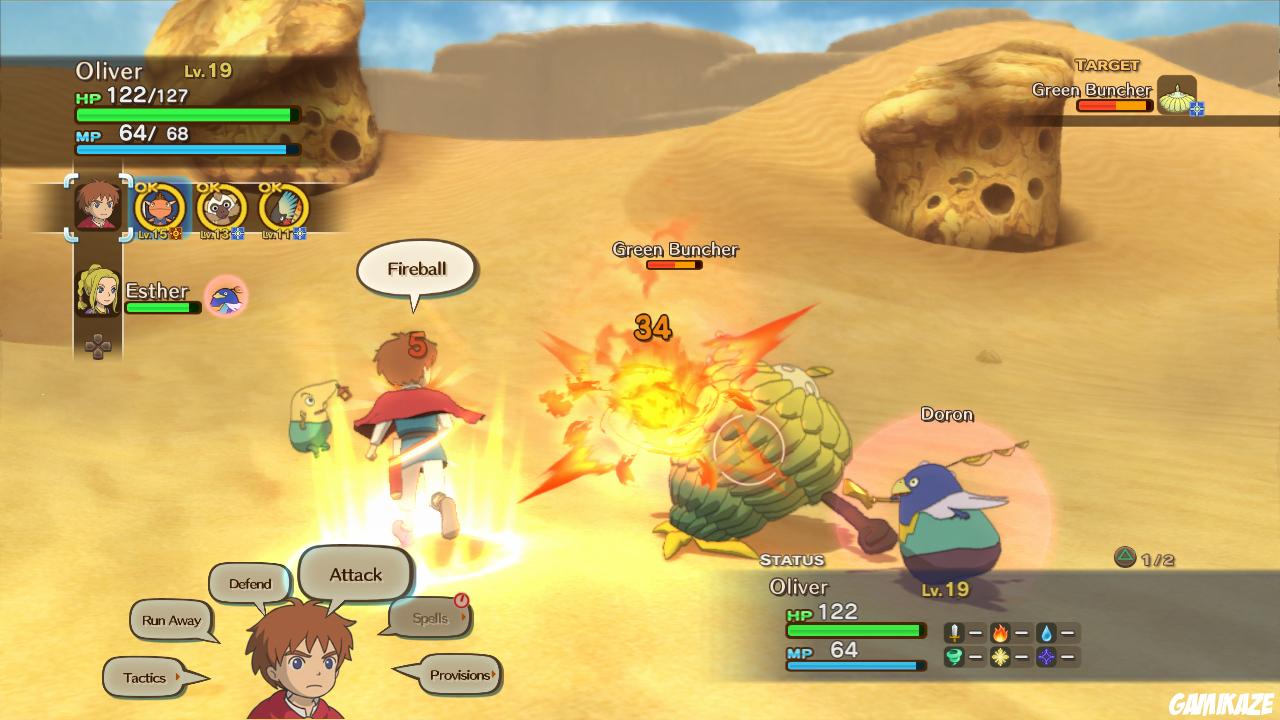
Task: Click the light element star icon
Action: coord(1000,657)
